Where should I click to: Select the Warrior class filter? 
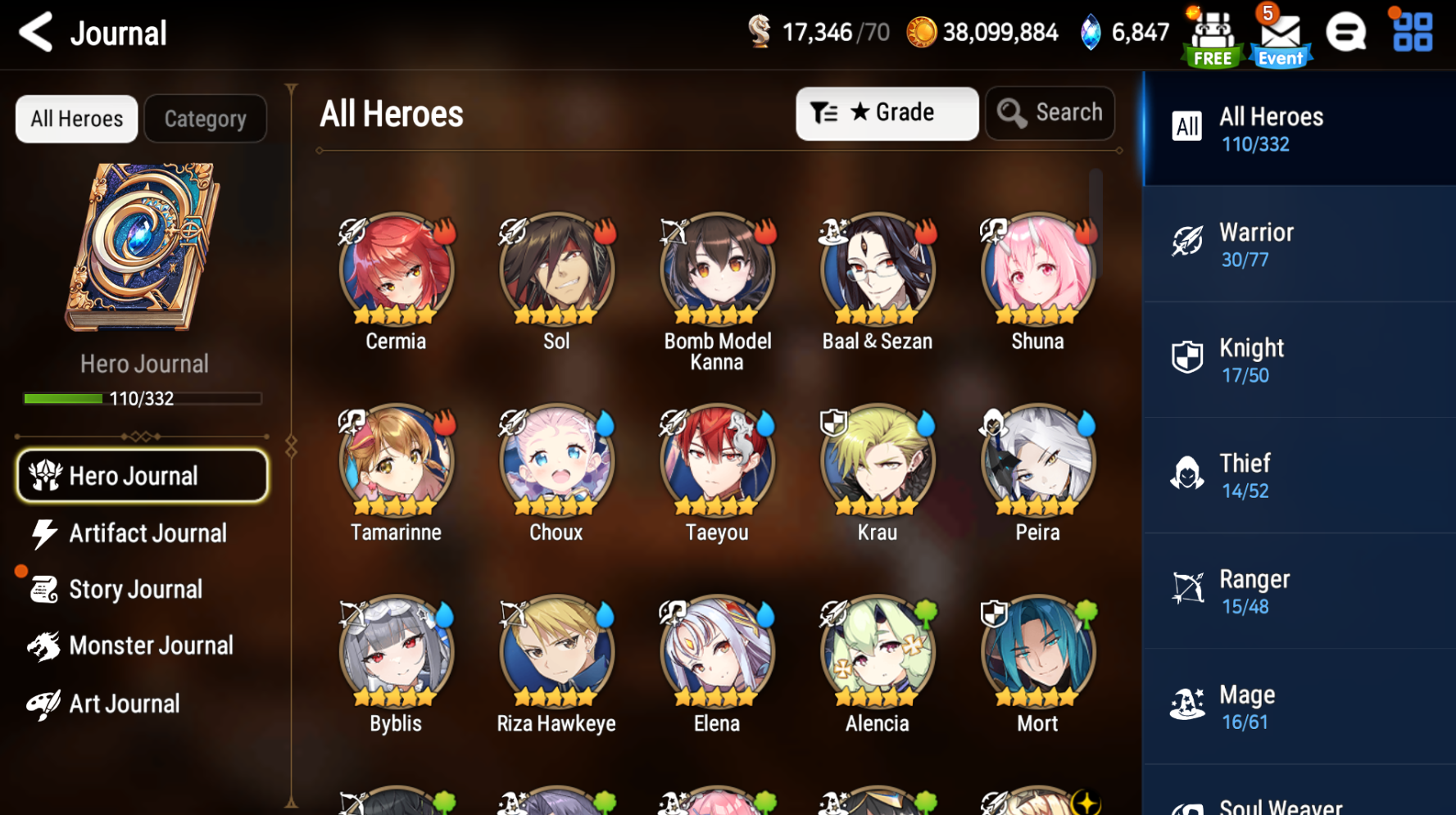[x=1298, y=243]
